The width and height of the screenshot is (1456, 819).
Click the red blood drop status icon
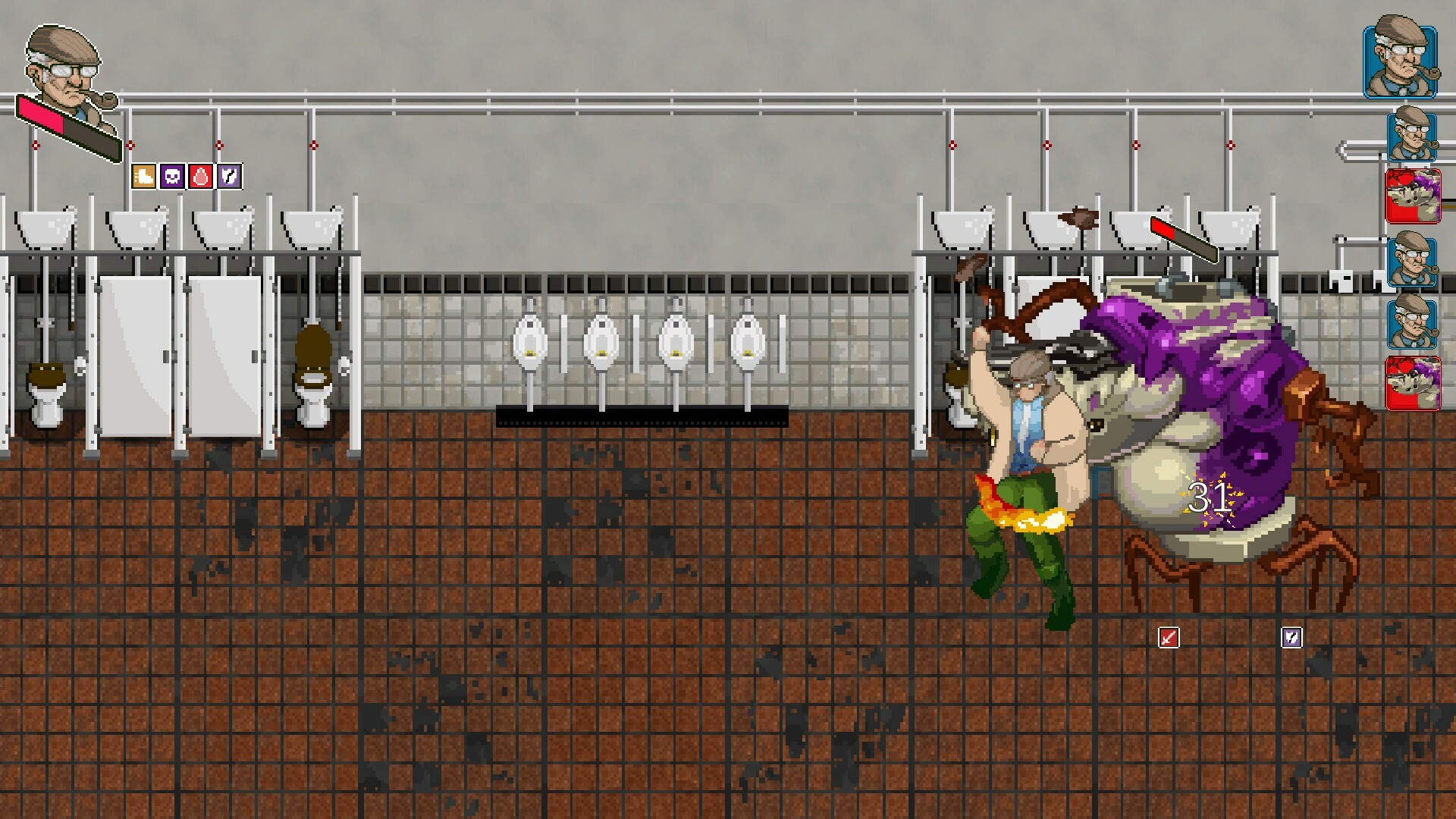[201, 177]
